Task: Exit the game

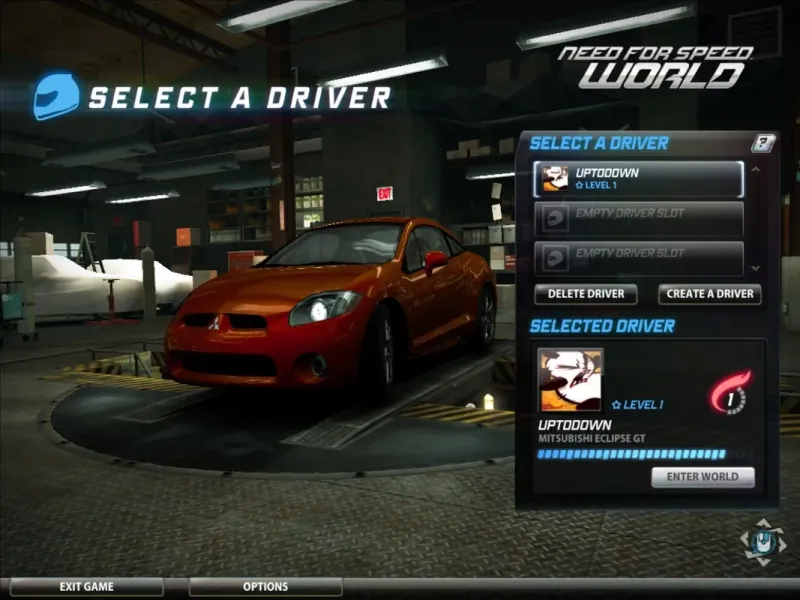Action: pos(85,587)
